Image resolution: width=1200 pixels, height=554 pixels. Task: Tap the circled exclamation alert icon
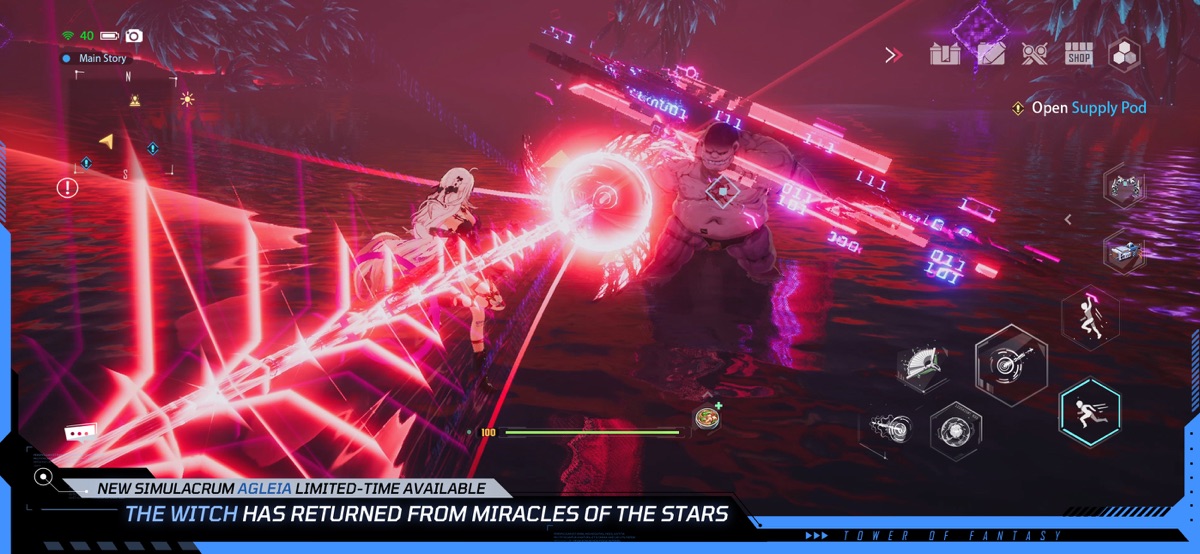[x=67, y=187]
